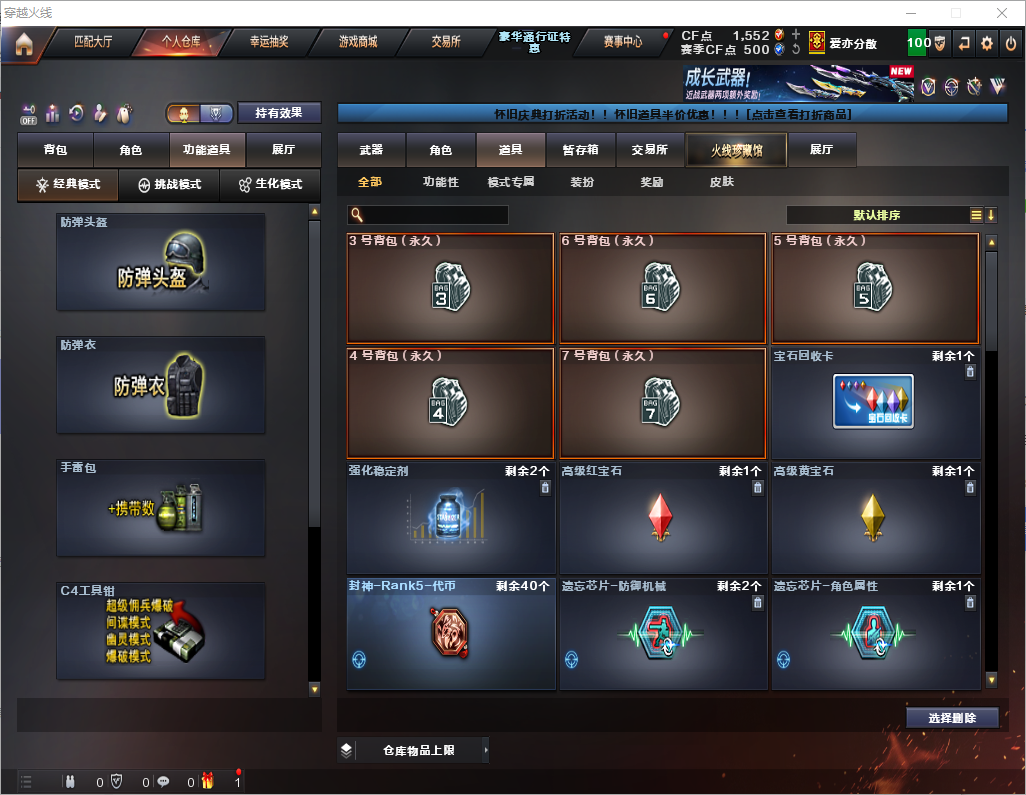Click the home icon button
This screenshot has height=795, width=1026.
[23, 43]
